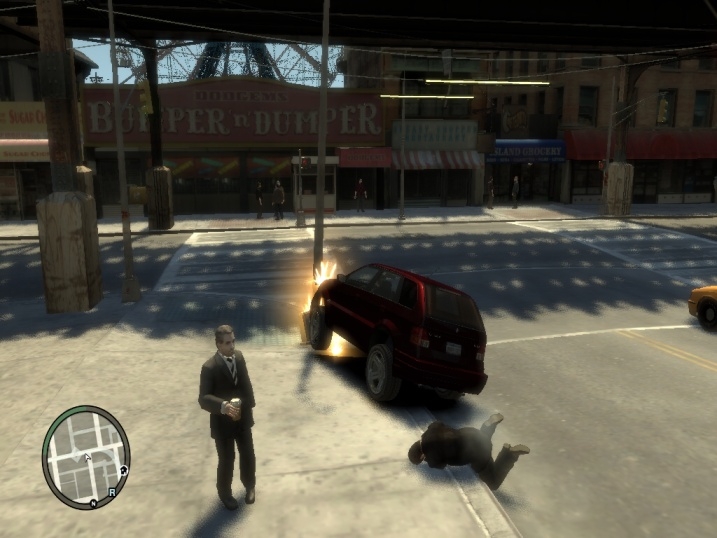717x538 pixels.
Task: Select the R blip on the radar
Action: tap(112, 493)
